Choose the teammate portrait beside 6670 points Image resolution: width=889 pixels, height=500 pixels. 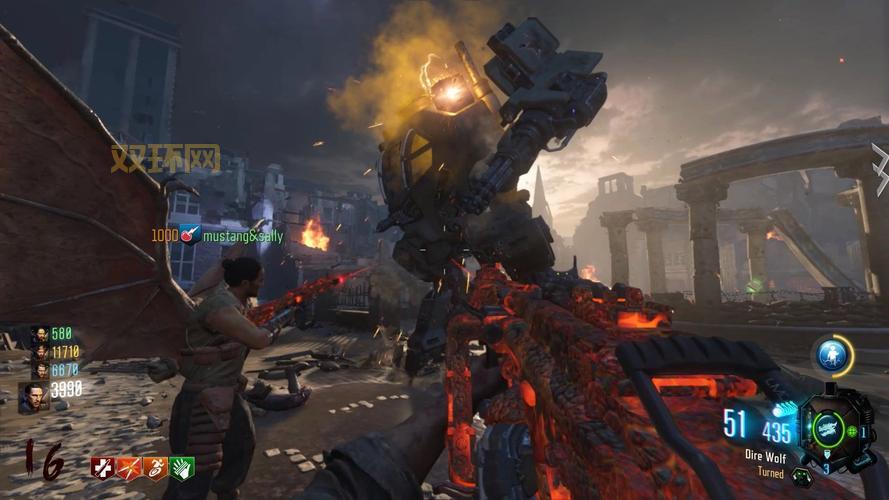click(x=39, y=370)
